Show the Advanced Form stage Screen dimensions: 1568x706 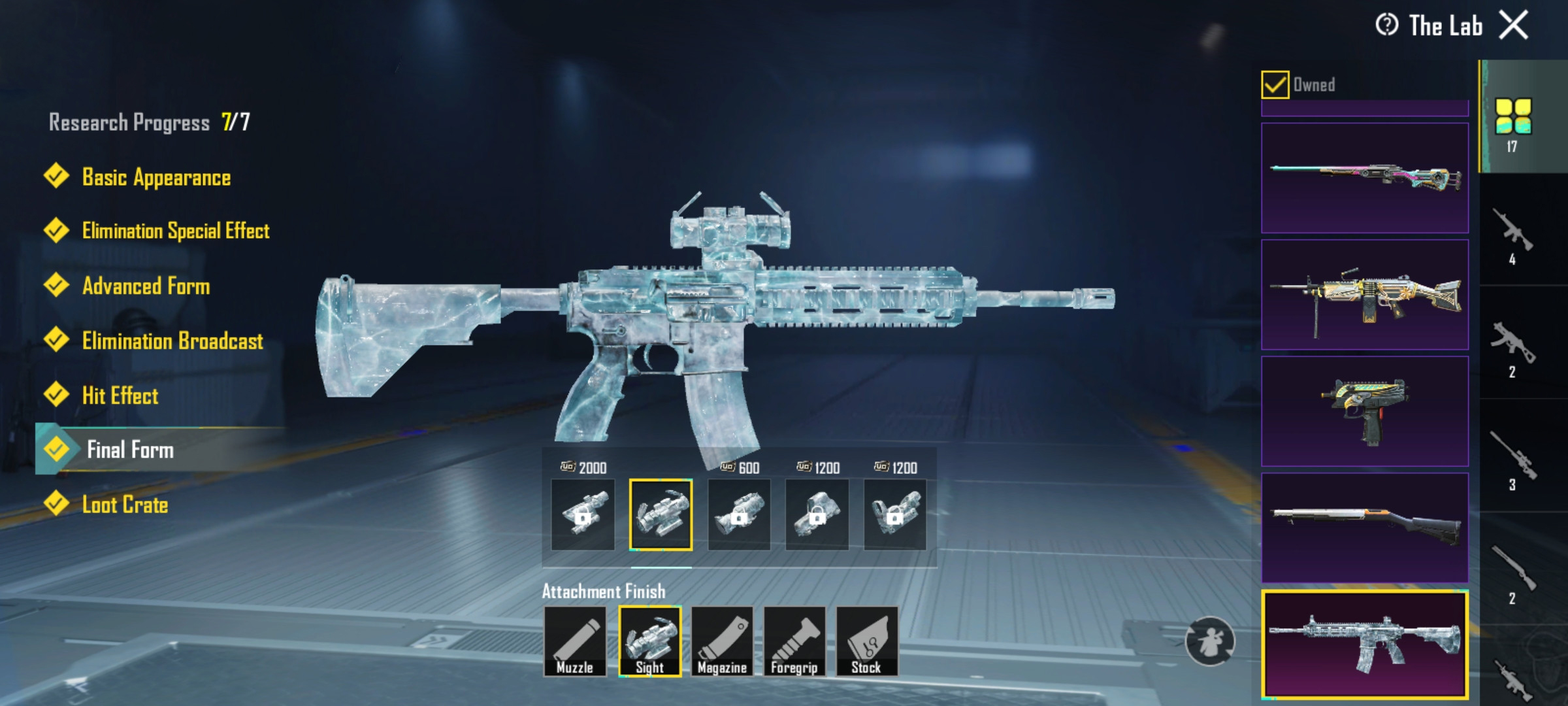pyautogui.click(x=146, y=286)
